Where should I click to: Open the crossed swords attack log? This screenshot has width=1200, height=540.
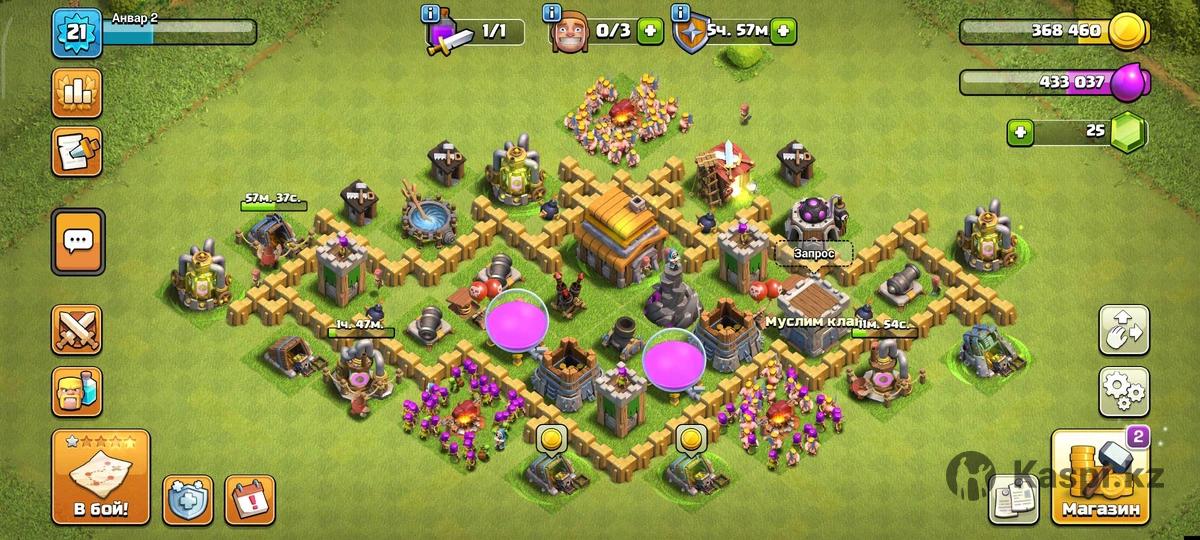tap(77, 330)
